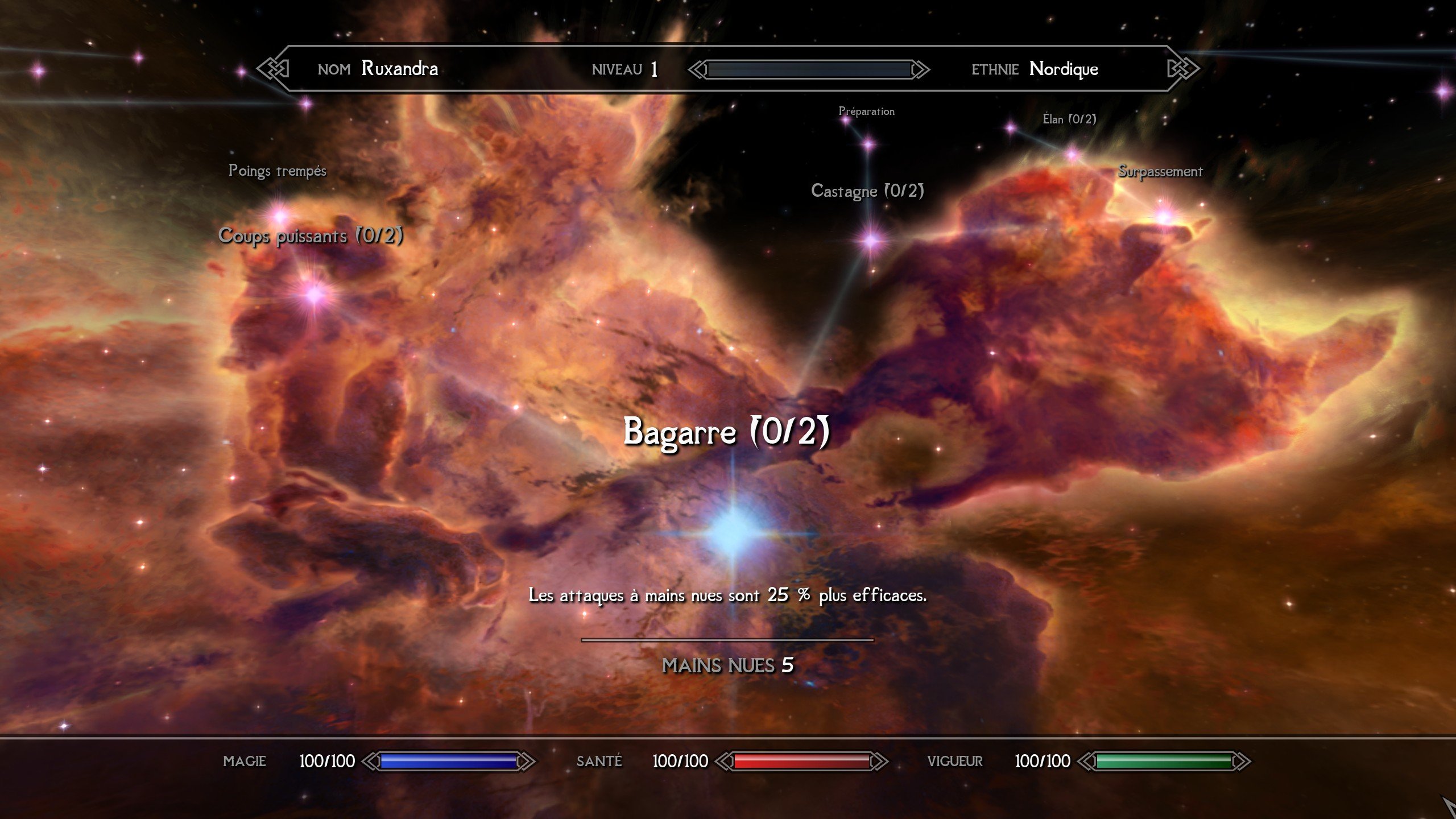Pick the Surpassement perk
This screenshot has height=819, width=1456.
point(1164,216)
